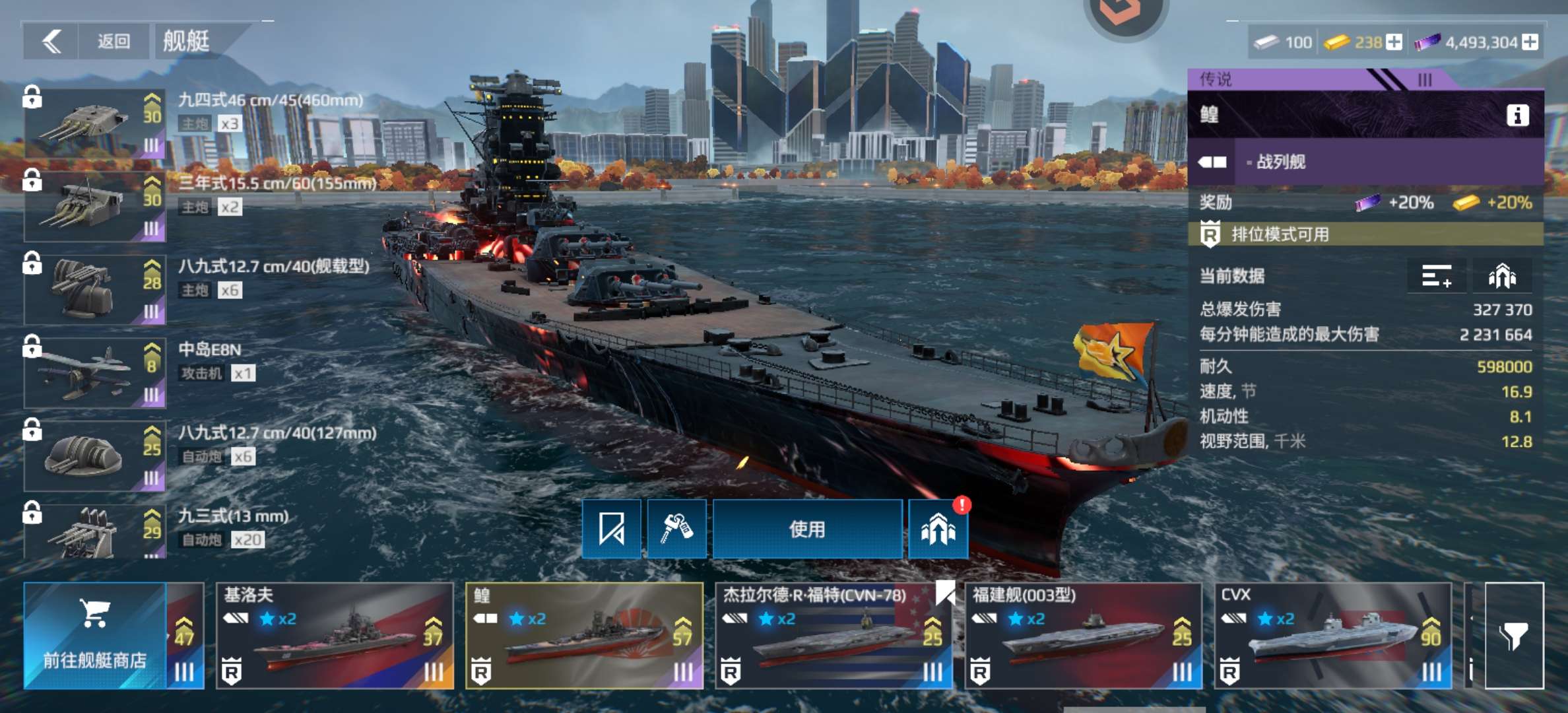The height and width of the screenshot is (713, 1568).
Task: Choose the 杰拉尔德·R·福特 carrier card
Action: (x=834, y=636)
